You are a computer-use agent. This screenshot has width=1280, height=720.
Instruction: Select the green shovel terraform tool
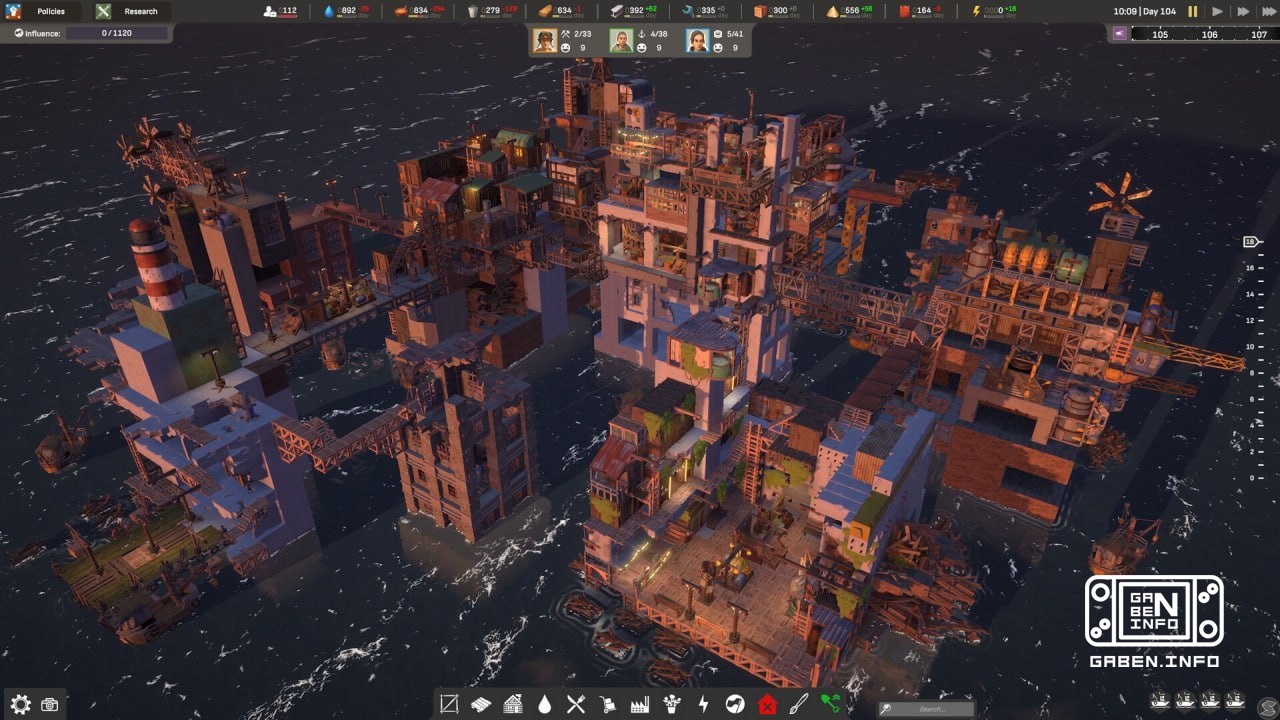828,703
